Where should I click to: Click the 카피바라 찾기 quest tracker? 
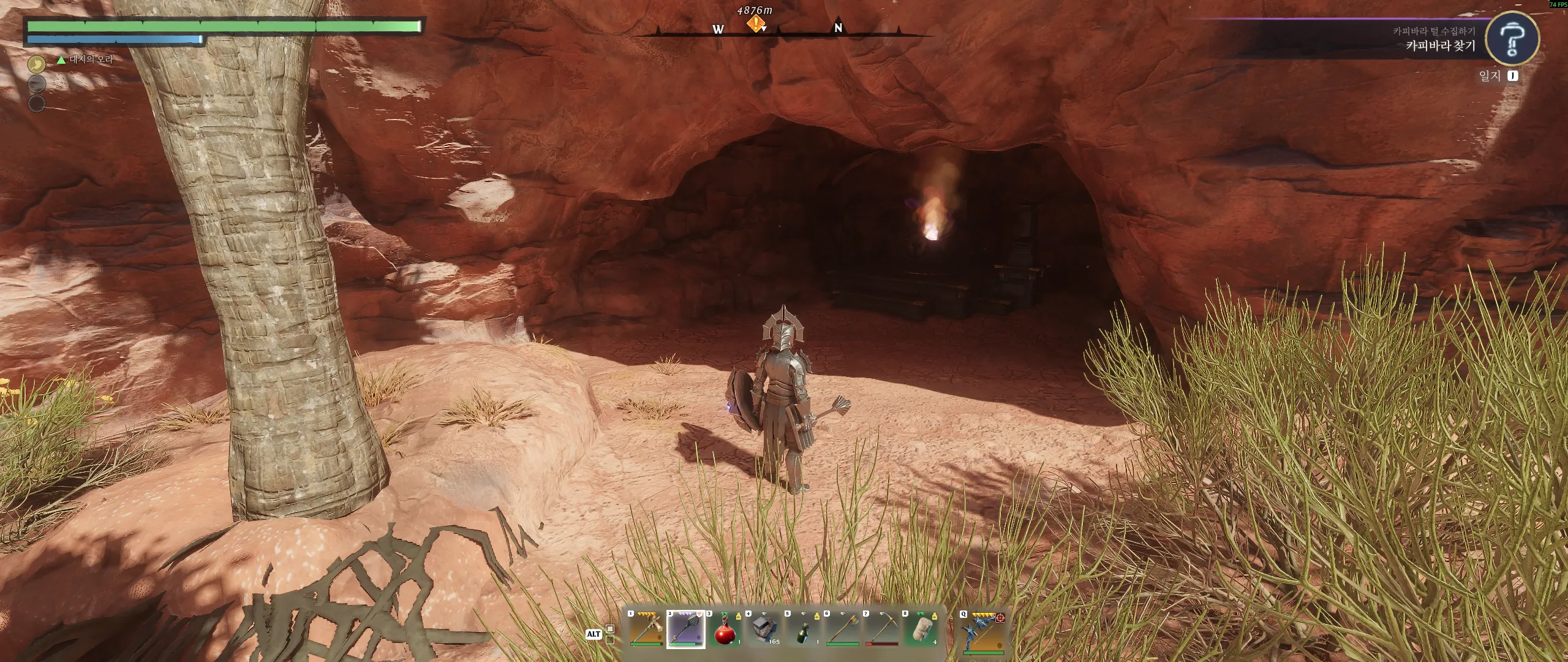click(1440, 45)
